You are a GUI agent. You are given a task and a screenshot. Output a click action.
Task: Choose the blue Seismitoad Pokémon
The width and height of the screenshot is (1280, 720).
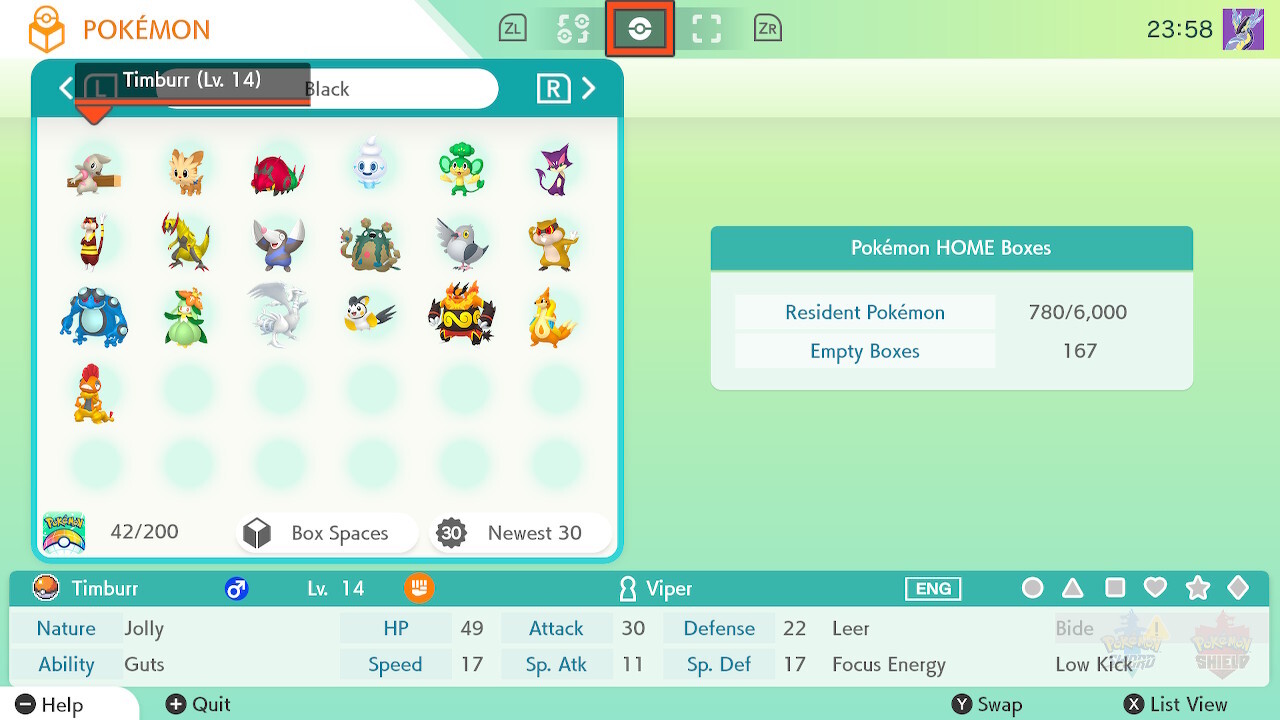pyautogui.click(x=93, y=316)
